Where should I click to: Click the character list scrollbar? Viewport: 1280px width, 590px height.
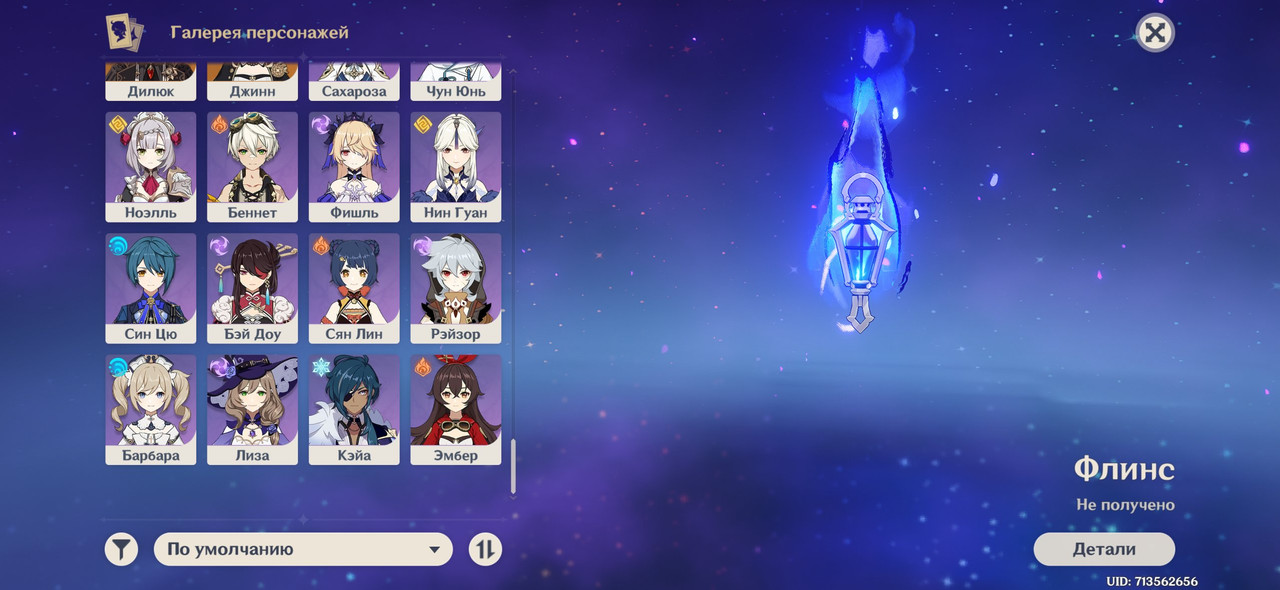[x=513, y=466]
